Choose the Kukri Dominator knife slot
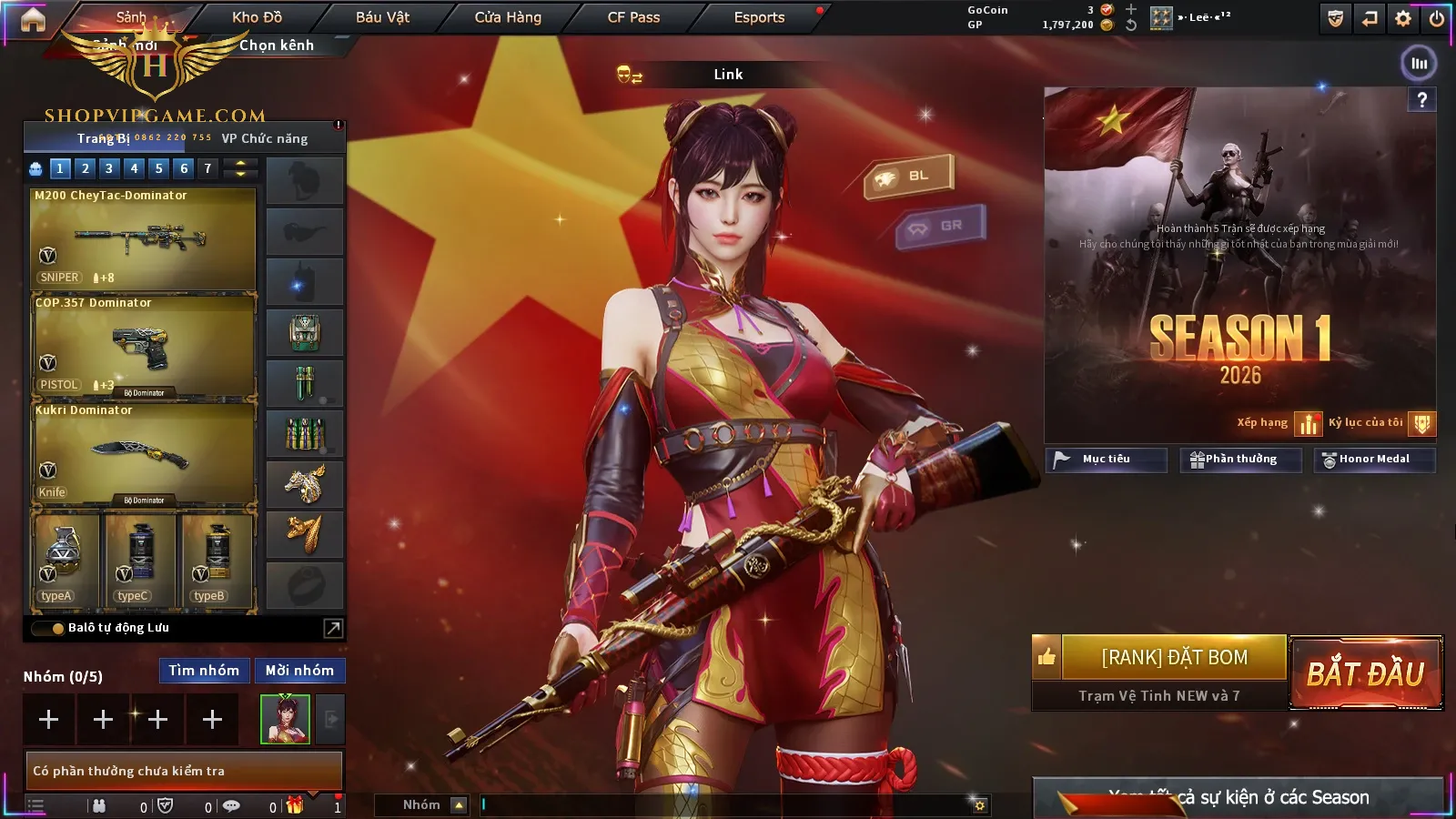 143,453
